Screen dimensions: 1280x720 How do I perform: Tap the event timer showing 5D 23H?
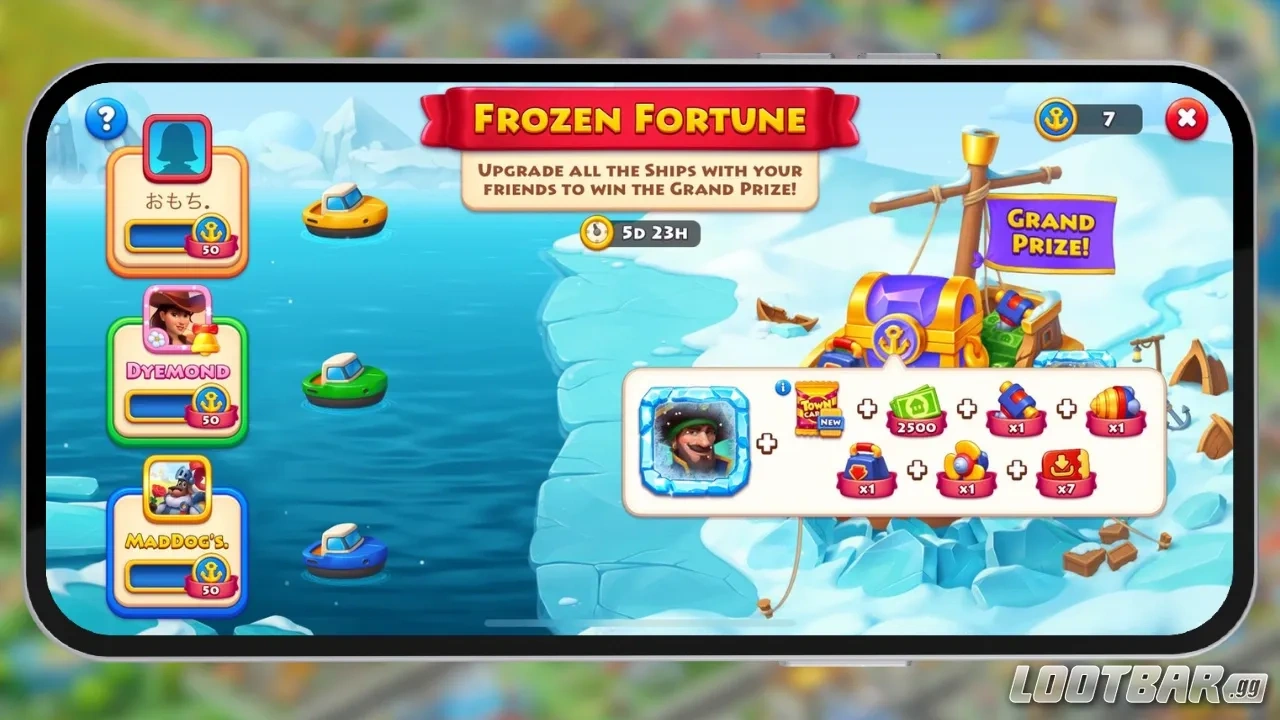click(x=640, y=234)
